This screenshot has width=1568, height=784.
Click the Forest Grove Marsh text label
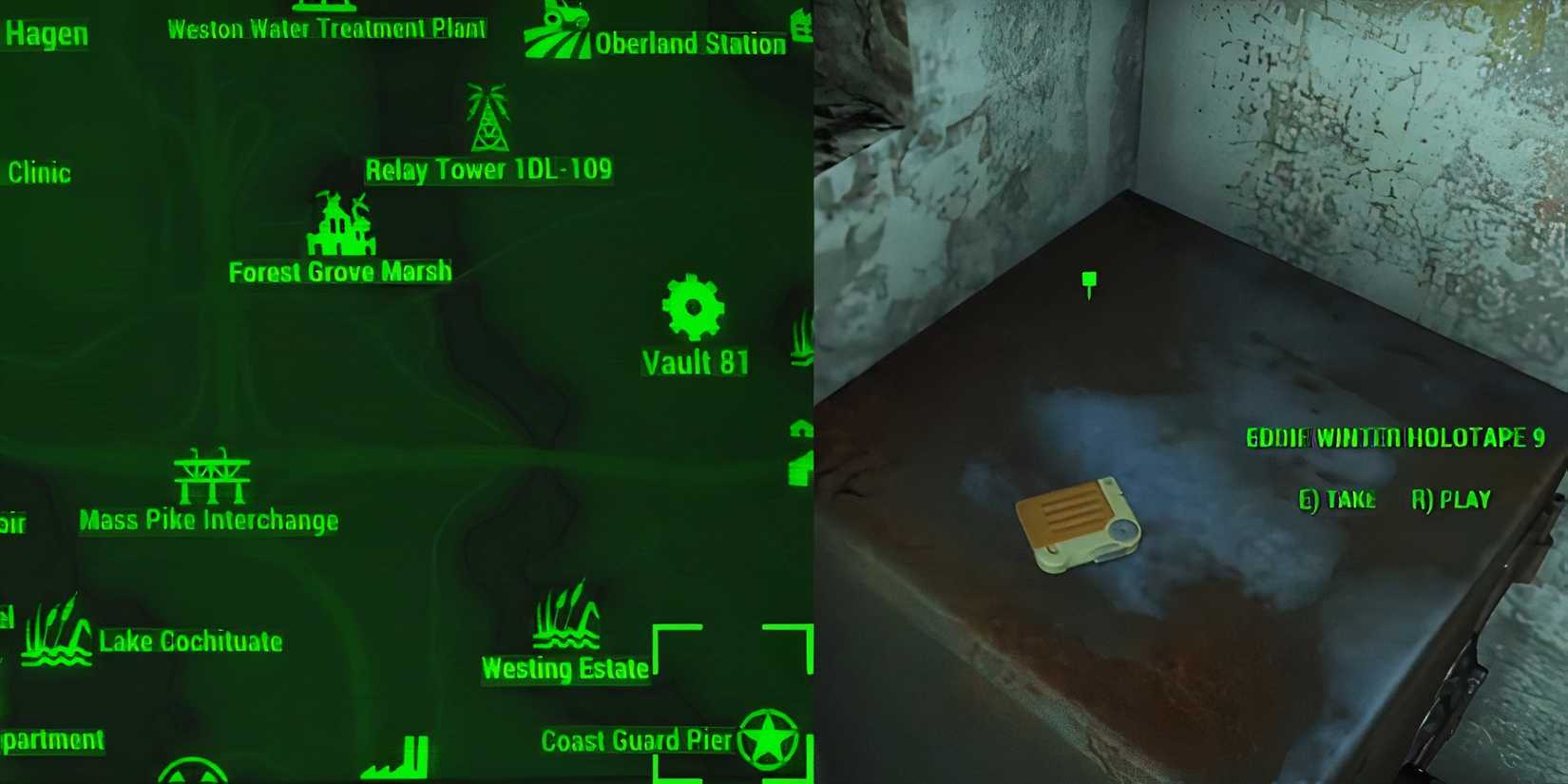(x=339, y=272)
